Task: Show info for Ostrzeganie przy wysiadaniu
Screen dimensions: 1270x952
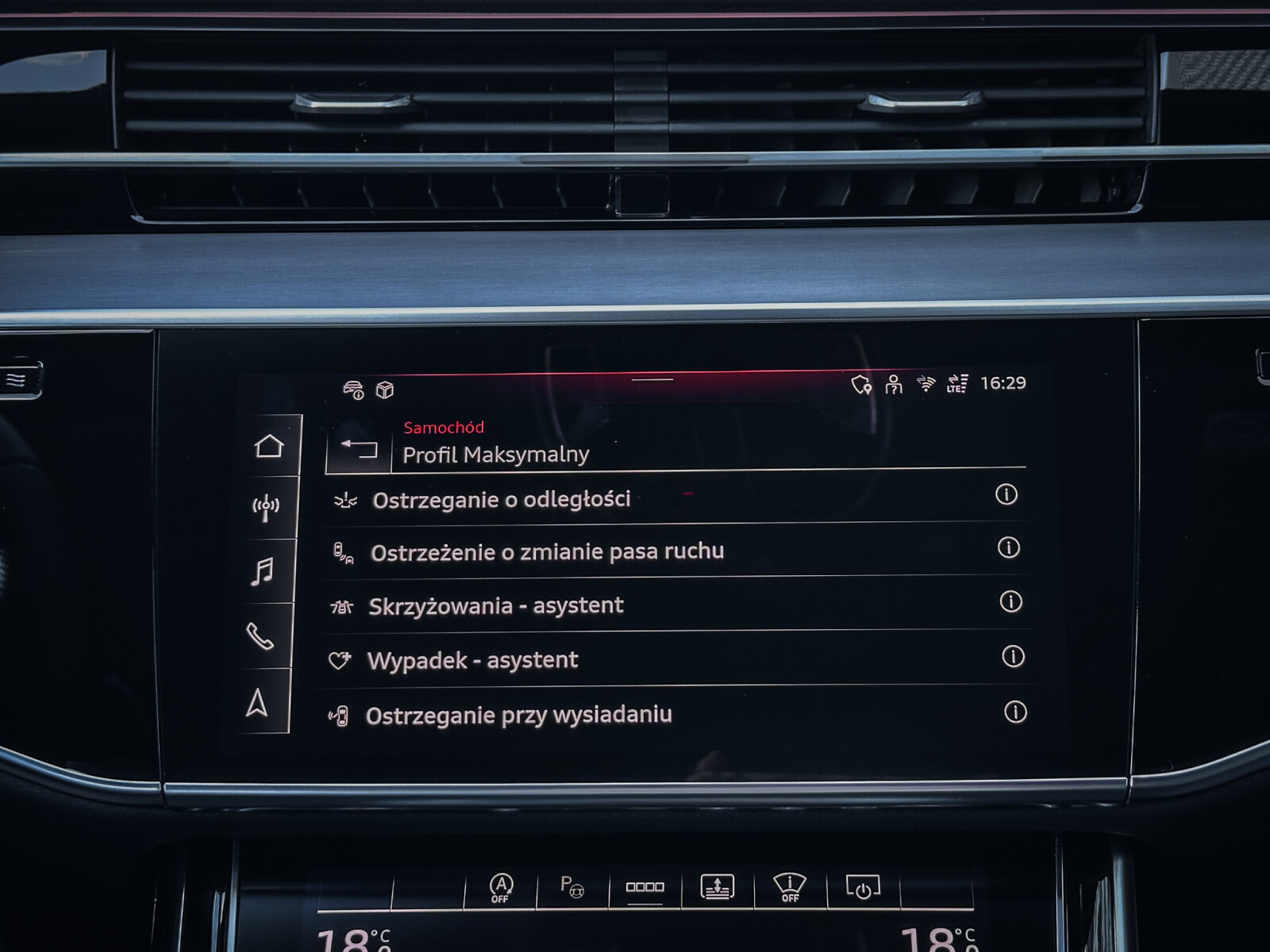Action: (x=1015, y=712)
